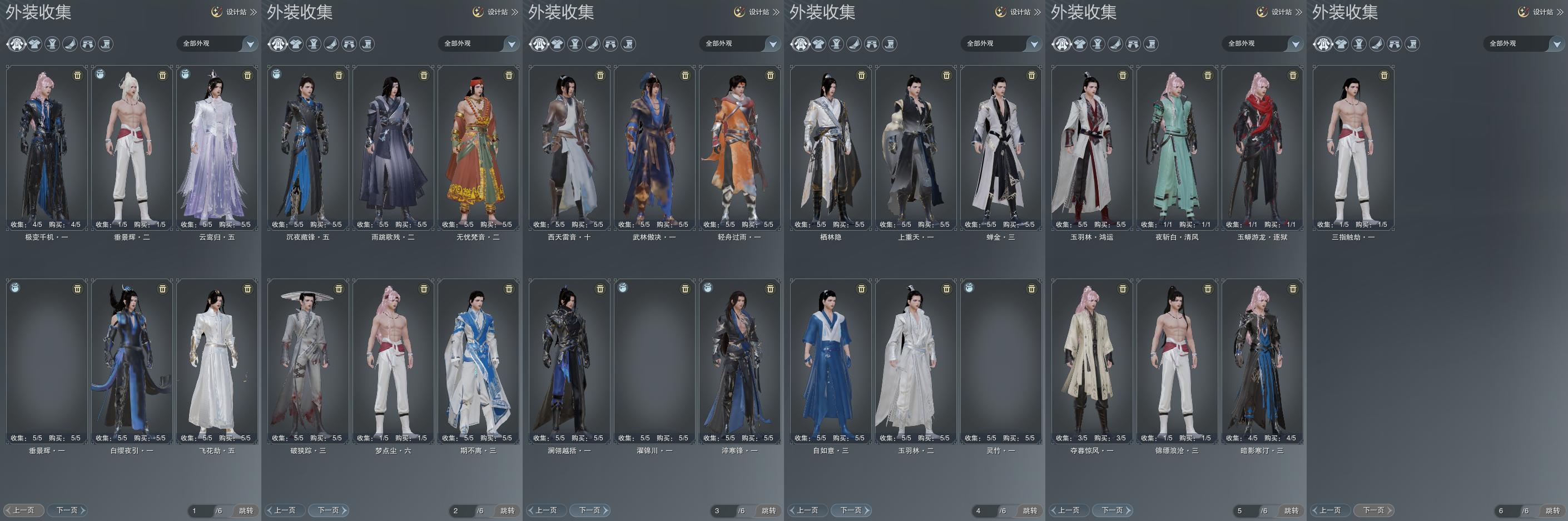Open the 夺暮惊风·一 cream coat outfit
The height and width of the screenshot is (521, 1568).
point(1091,360)
